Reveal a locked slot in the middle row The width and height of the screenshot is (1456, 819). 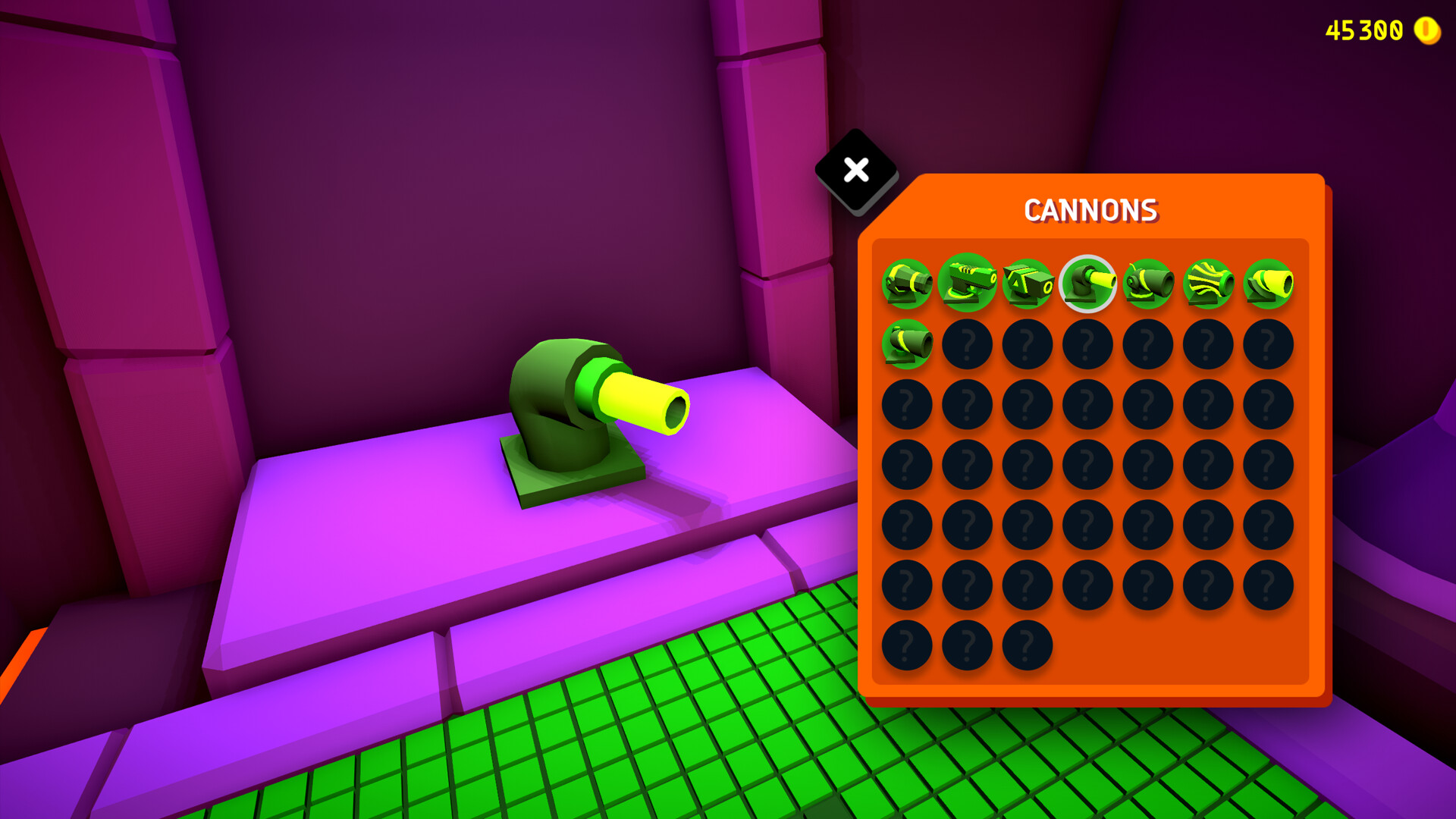[1086, 465]
